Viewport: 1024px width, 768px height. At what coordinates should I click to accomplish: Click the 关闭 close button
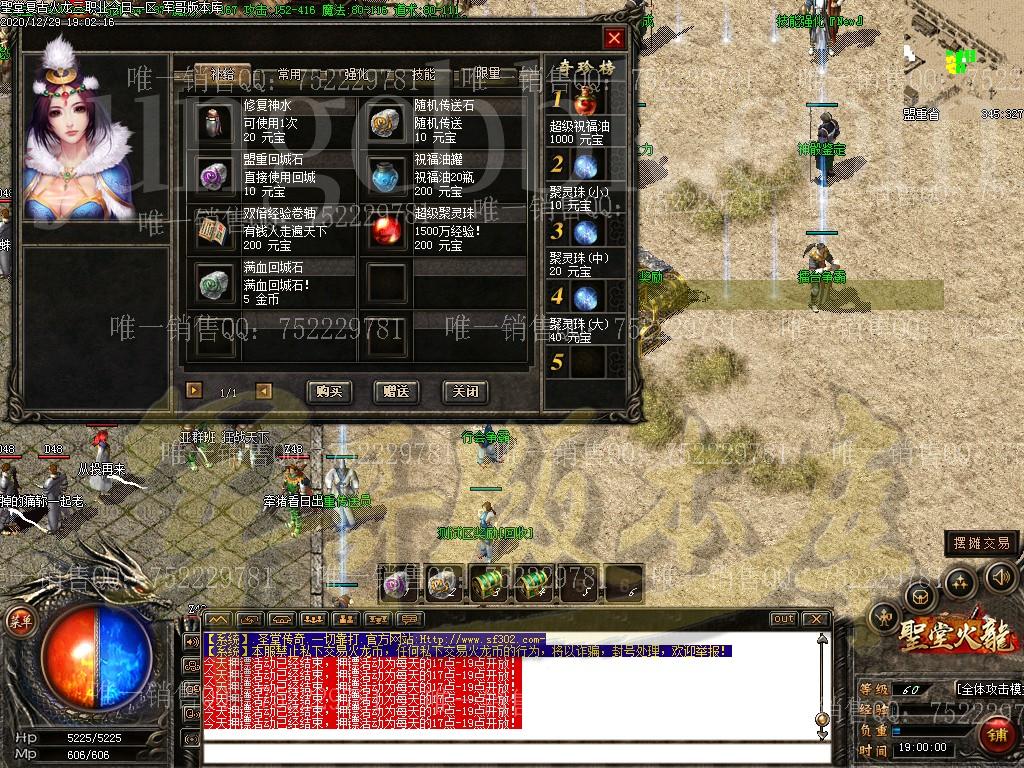point(464,391)
